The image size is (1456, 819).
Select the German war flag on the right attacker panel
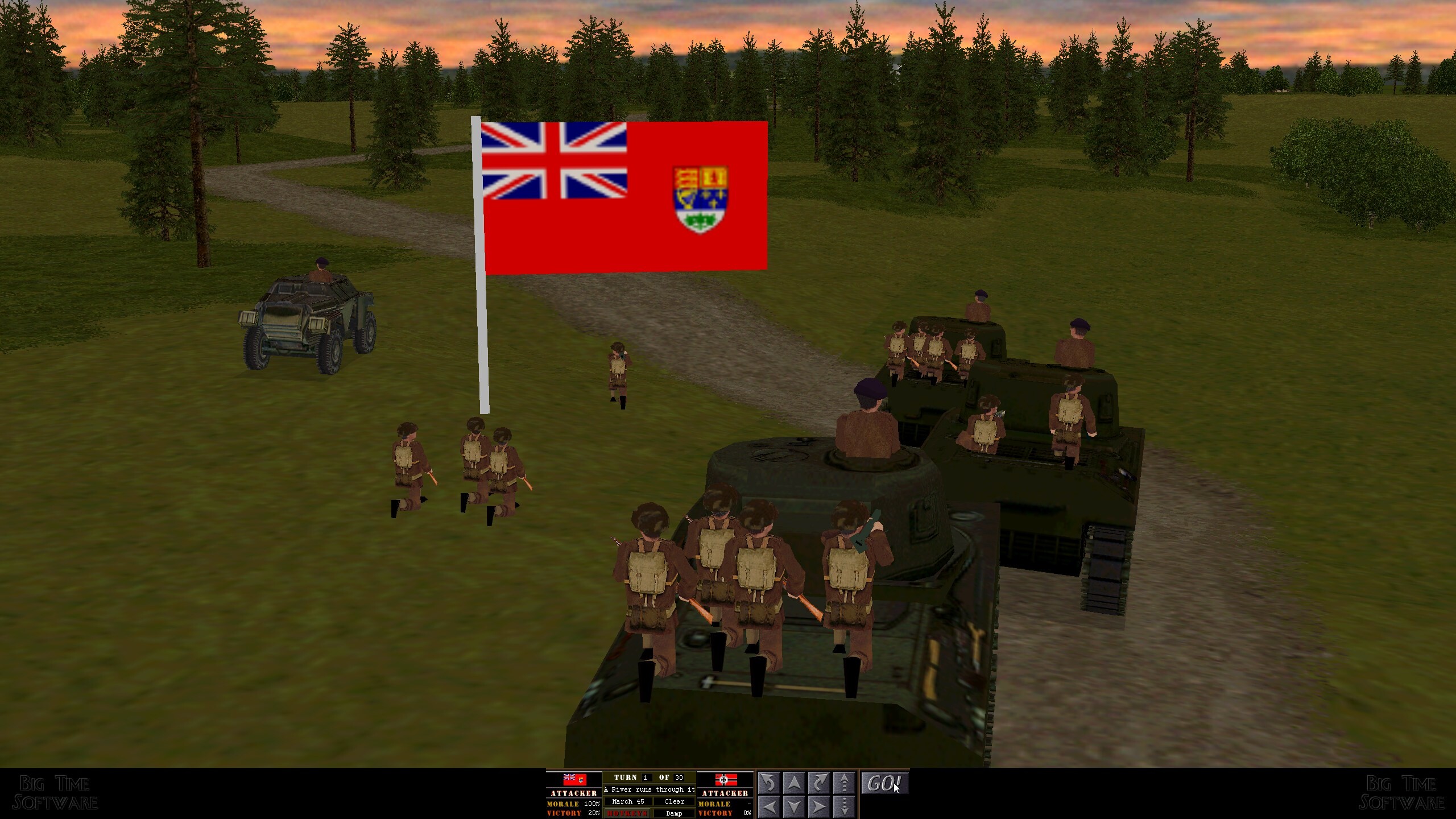(x=727, y=779)
